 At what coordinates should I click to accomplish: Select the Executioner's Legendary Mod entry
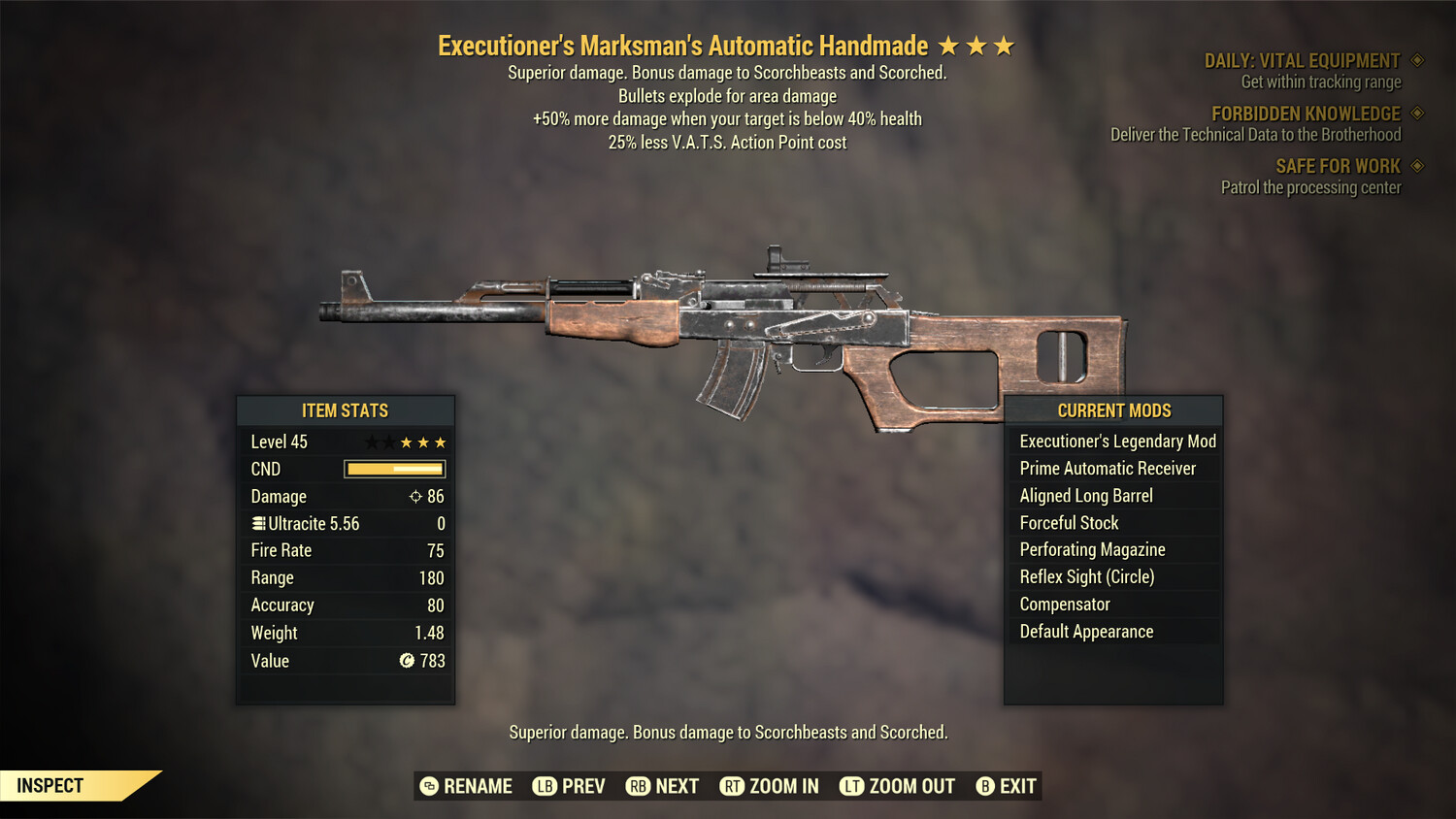click(1116, 441)
